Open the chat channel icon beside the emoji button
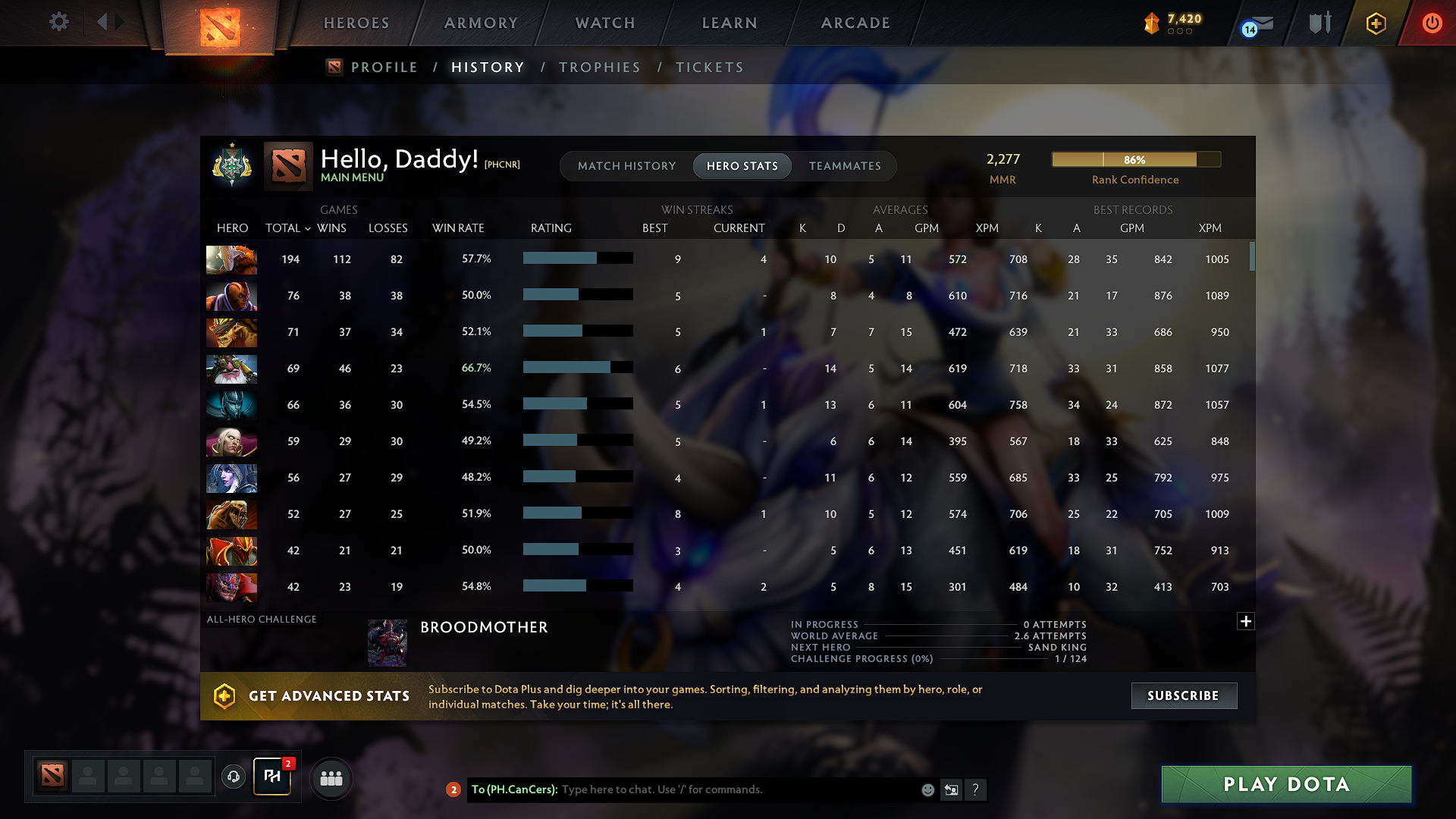 click(x=951, y=789)
